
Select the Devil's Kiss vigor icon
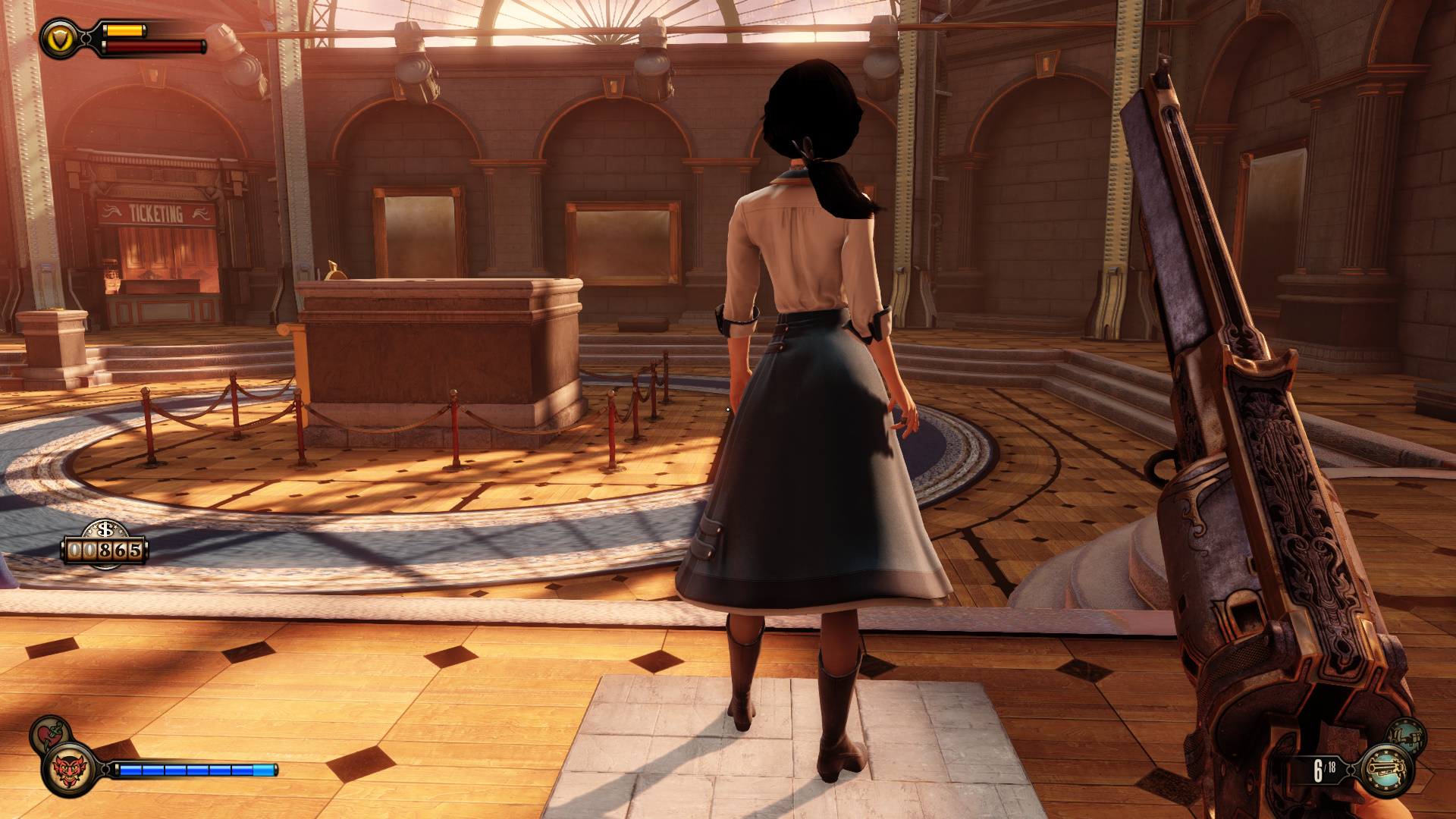pos(70,770)
